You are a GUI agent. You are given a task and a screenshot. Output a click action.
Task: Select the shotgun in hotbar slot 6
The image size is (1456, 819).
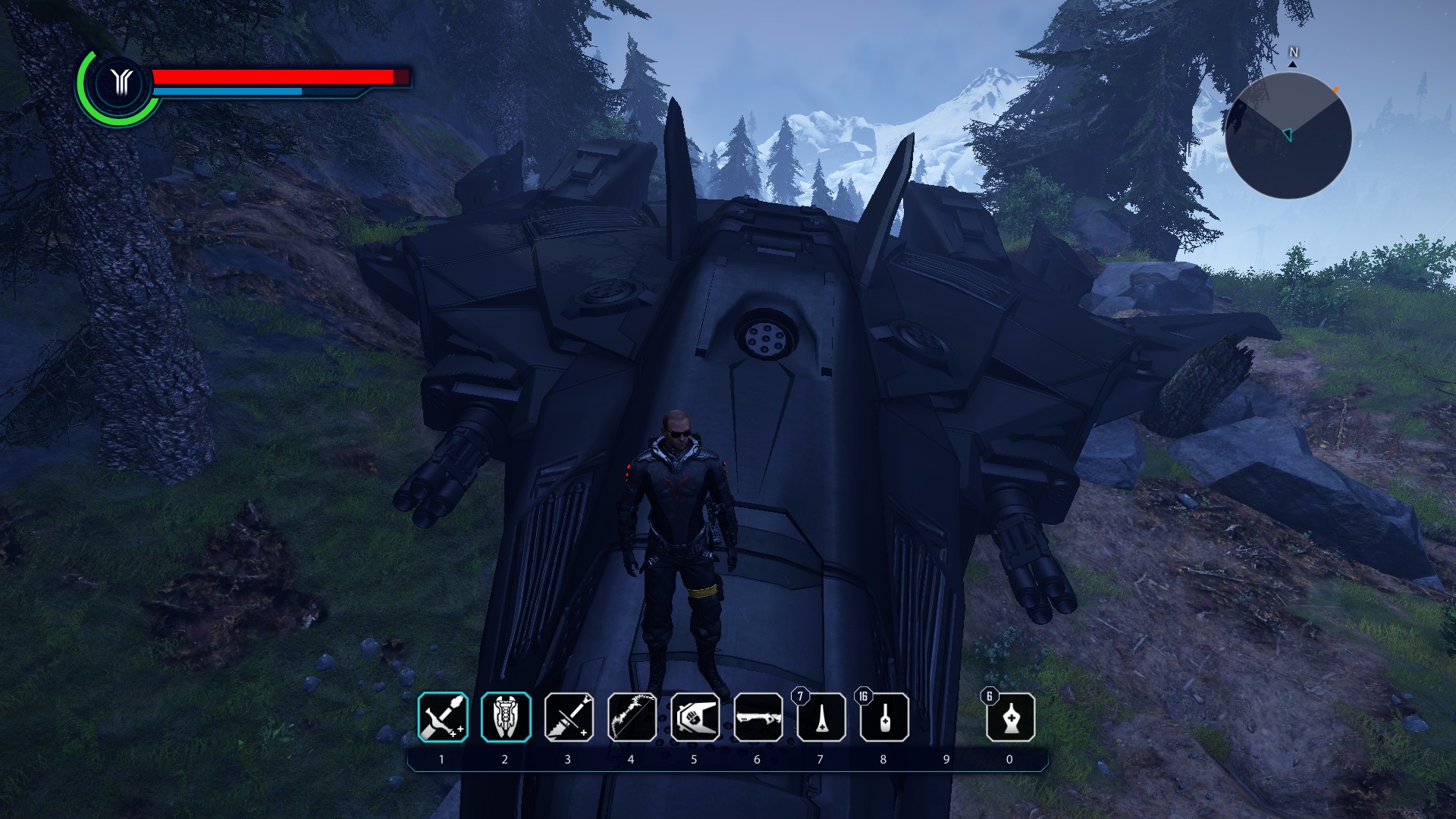[758, 717]
